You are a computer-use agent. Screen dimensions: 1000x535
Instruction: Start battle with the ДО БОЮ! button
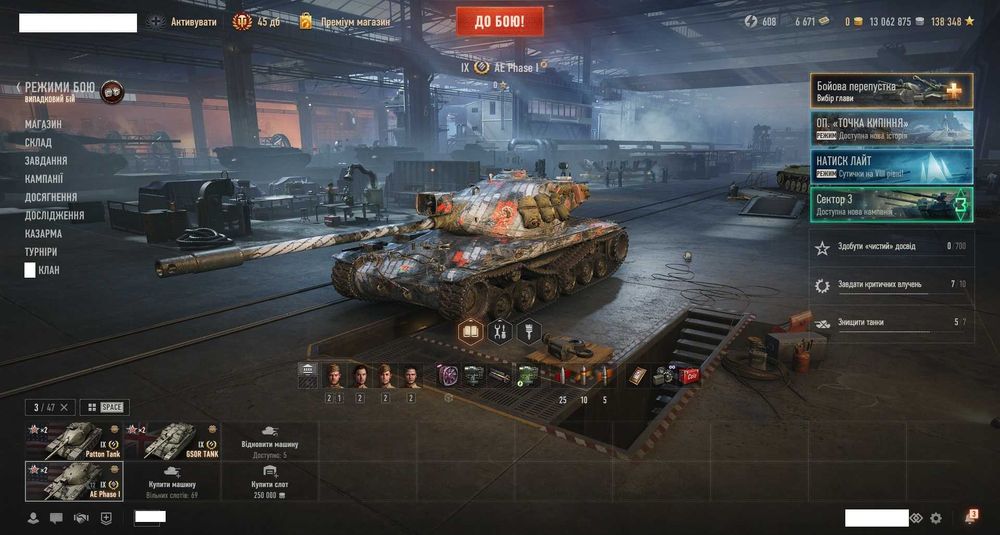point(500,21)
